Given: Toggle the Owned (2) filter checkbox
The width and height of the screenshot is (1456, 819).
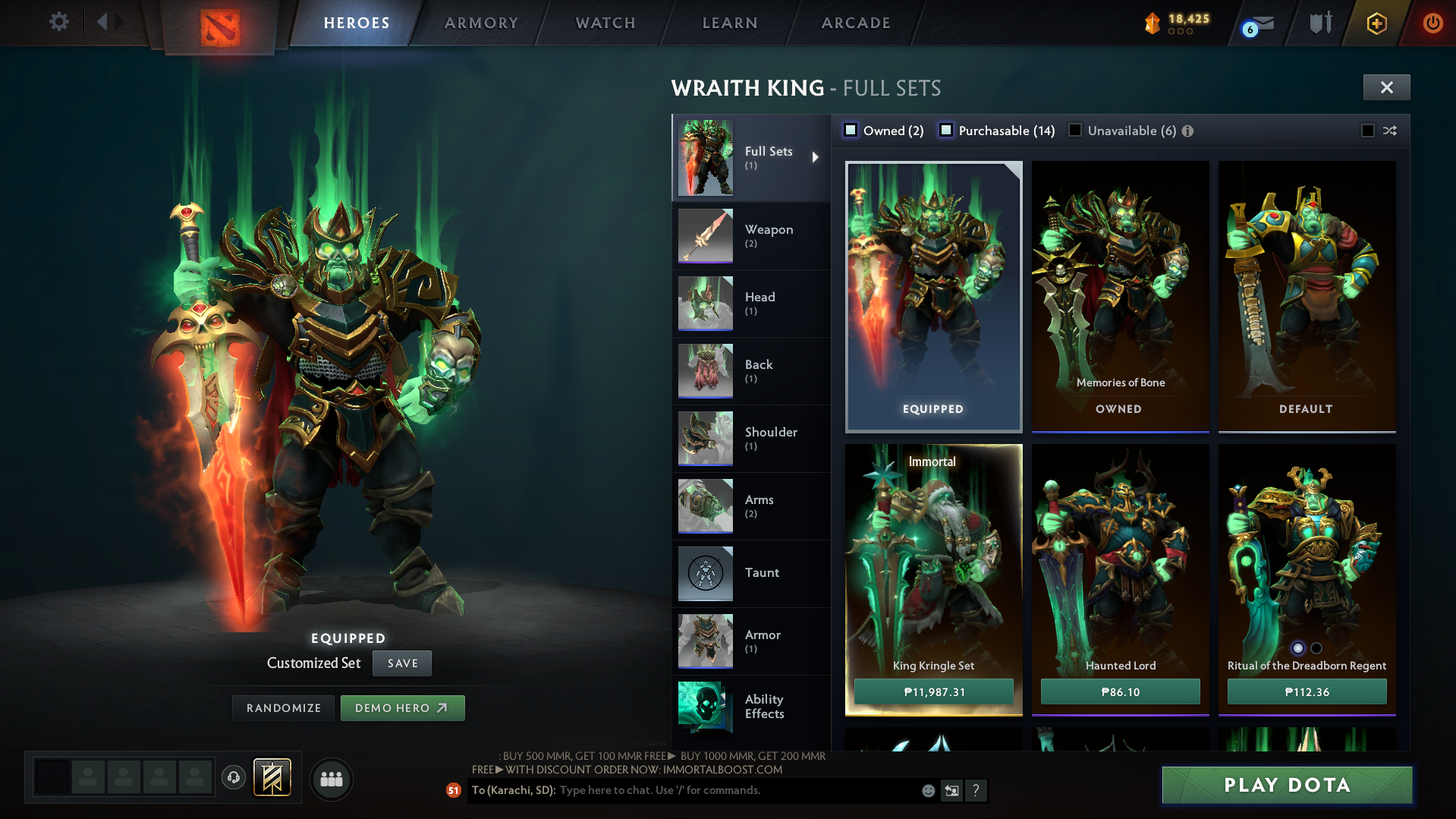Looking at the screenshot, I should [x=851, y=130].
